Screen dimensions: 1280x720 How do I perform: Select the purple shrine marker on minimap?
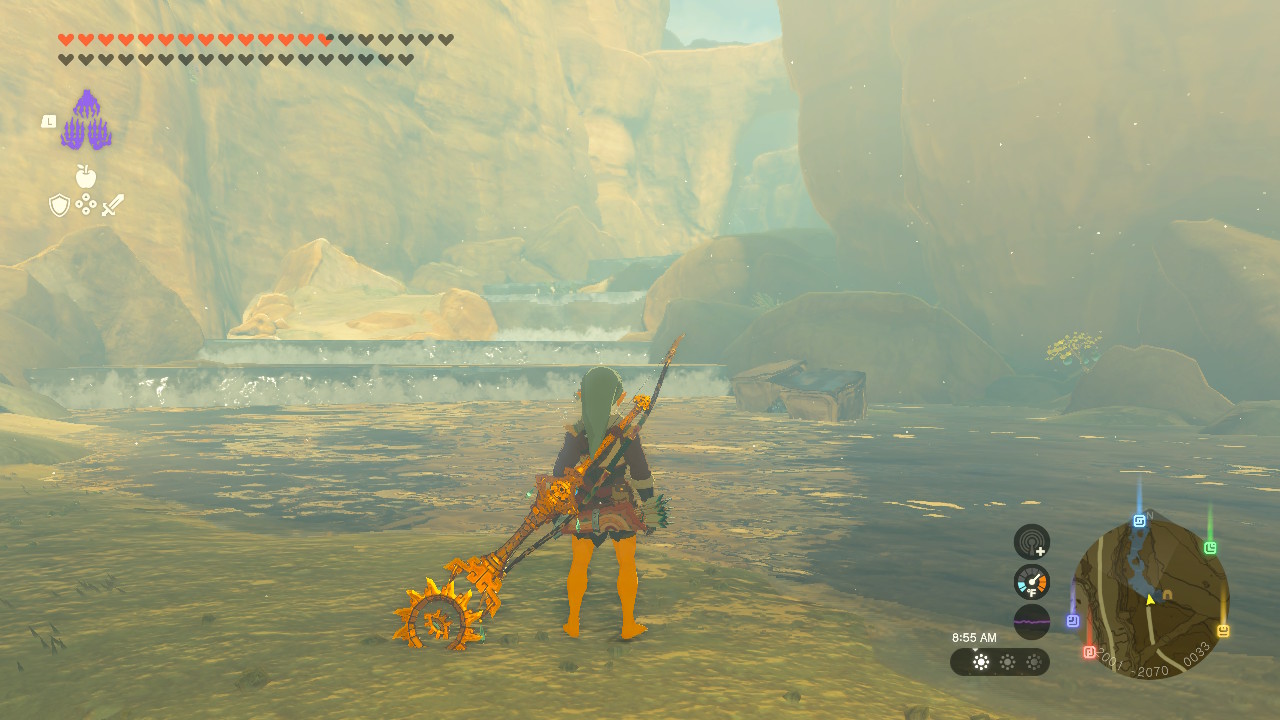pos(1072,621)
